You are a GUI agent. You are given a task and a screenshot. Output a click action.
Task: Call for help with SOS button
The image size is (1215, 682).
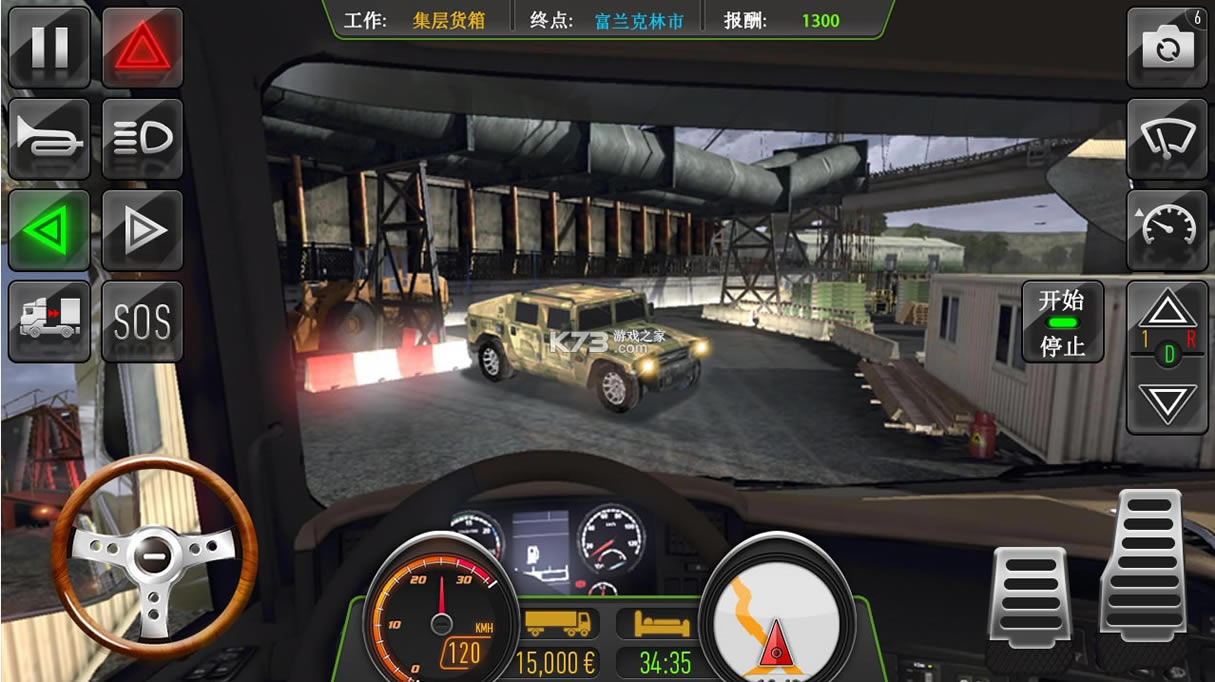click(x=142, y=321)
